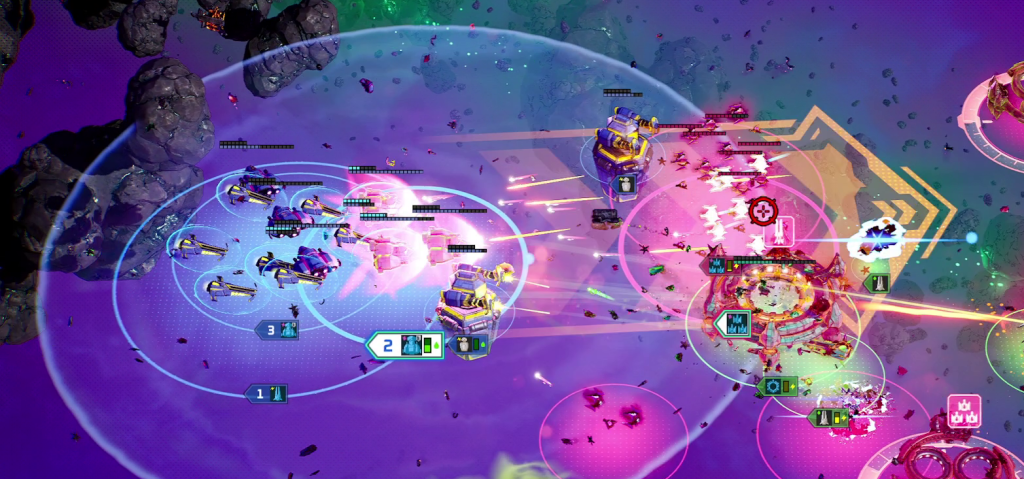This screenshot has height=479, width=1024.
Task: Click the green gear-icon unit tag
Action: [x=777, y=386]
